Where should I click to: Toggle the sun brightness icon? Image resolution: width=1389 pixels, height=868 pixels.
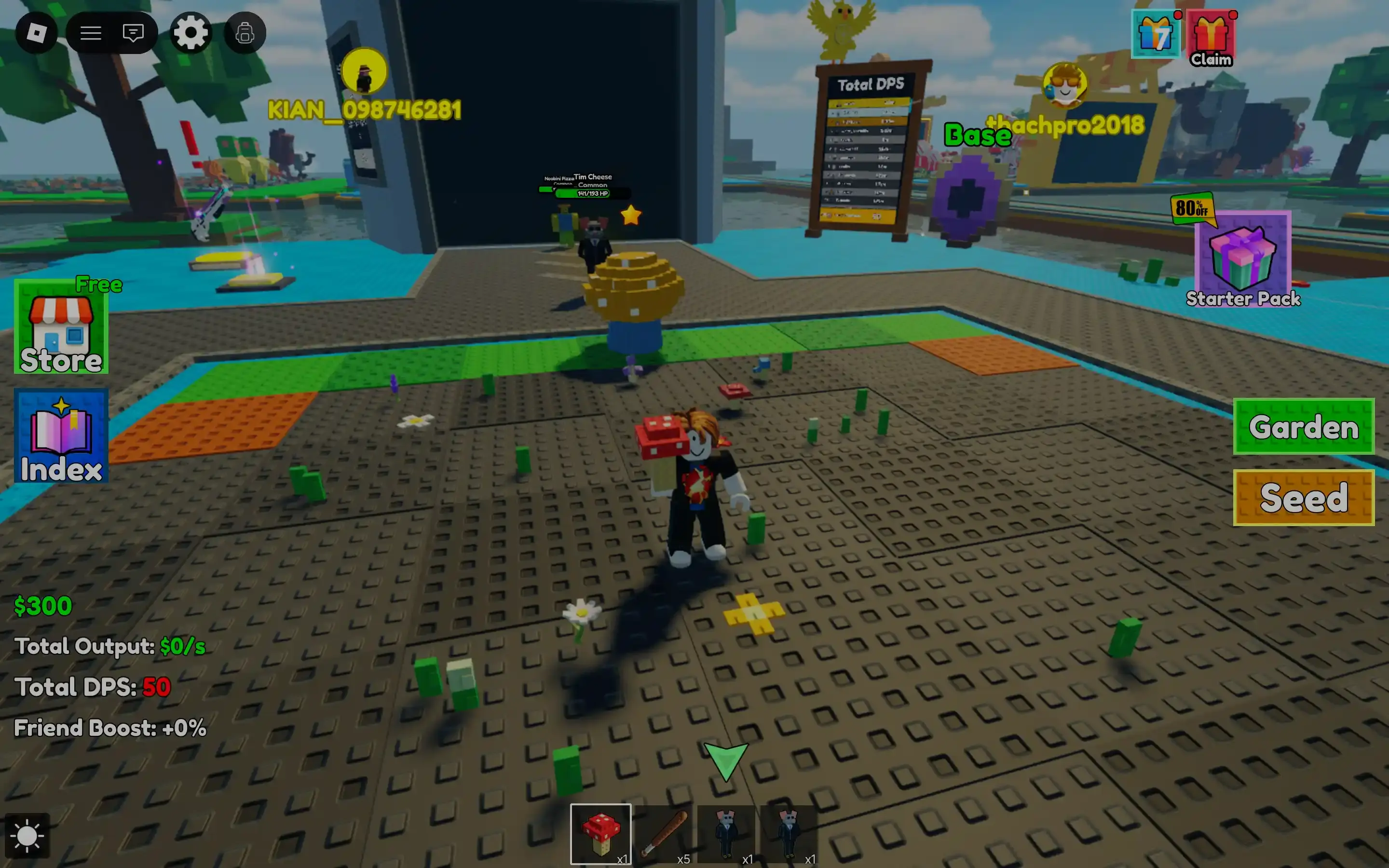[x=27, y=836]
